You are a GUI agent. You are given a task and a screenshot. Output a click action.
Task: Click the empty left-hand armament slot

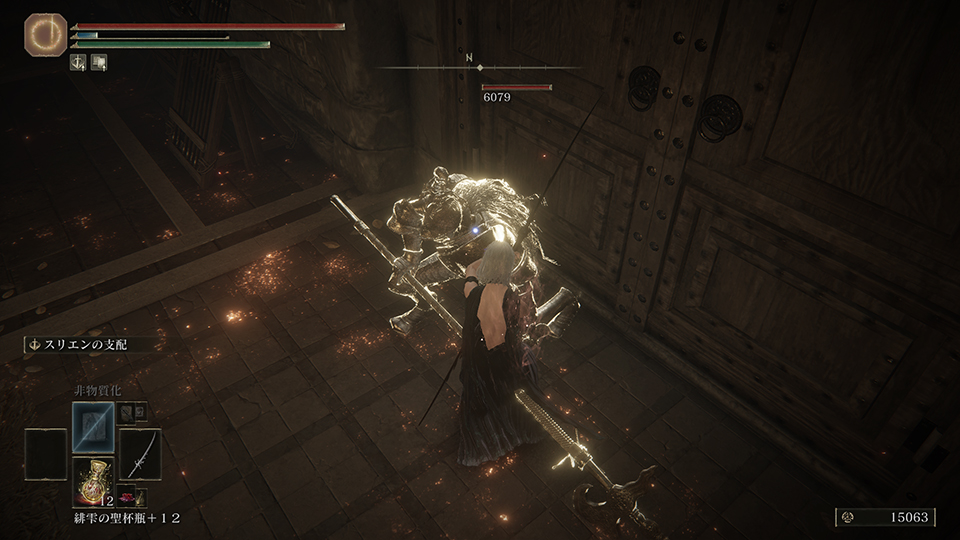[x=44, y=453]
